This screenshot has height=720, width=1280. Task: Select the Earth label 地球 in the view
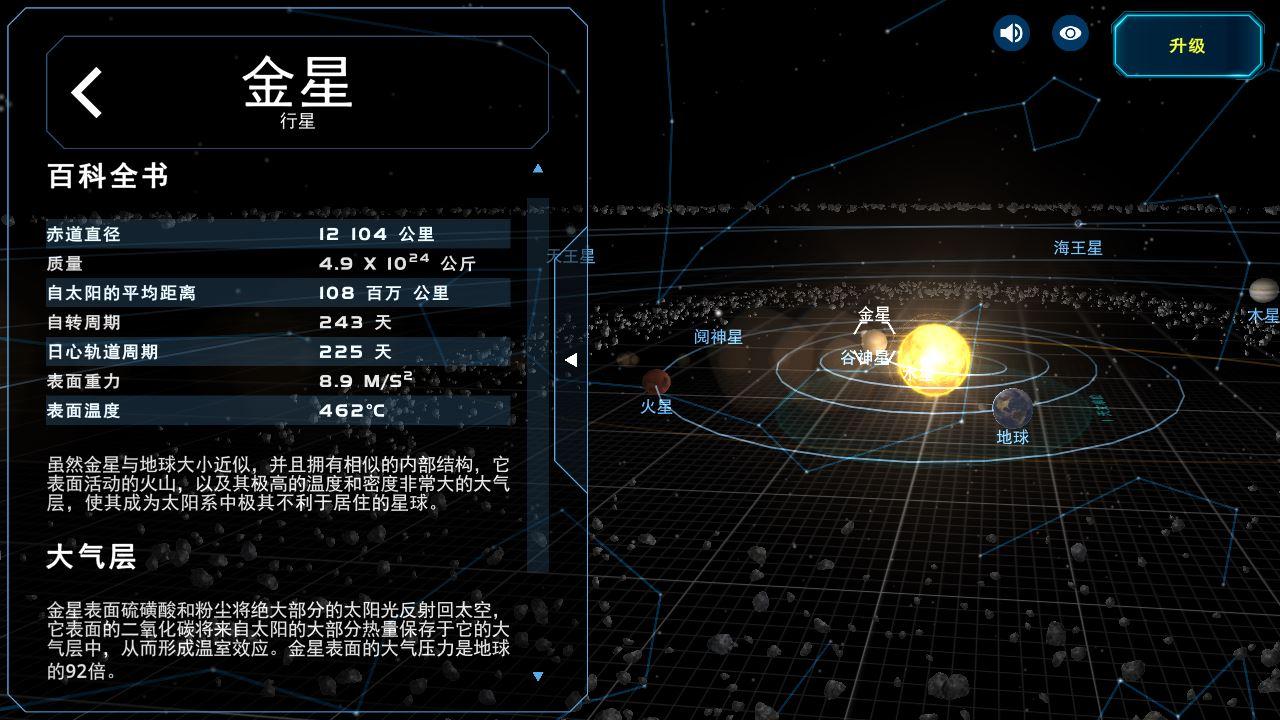click(1015, 437)
